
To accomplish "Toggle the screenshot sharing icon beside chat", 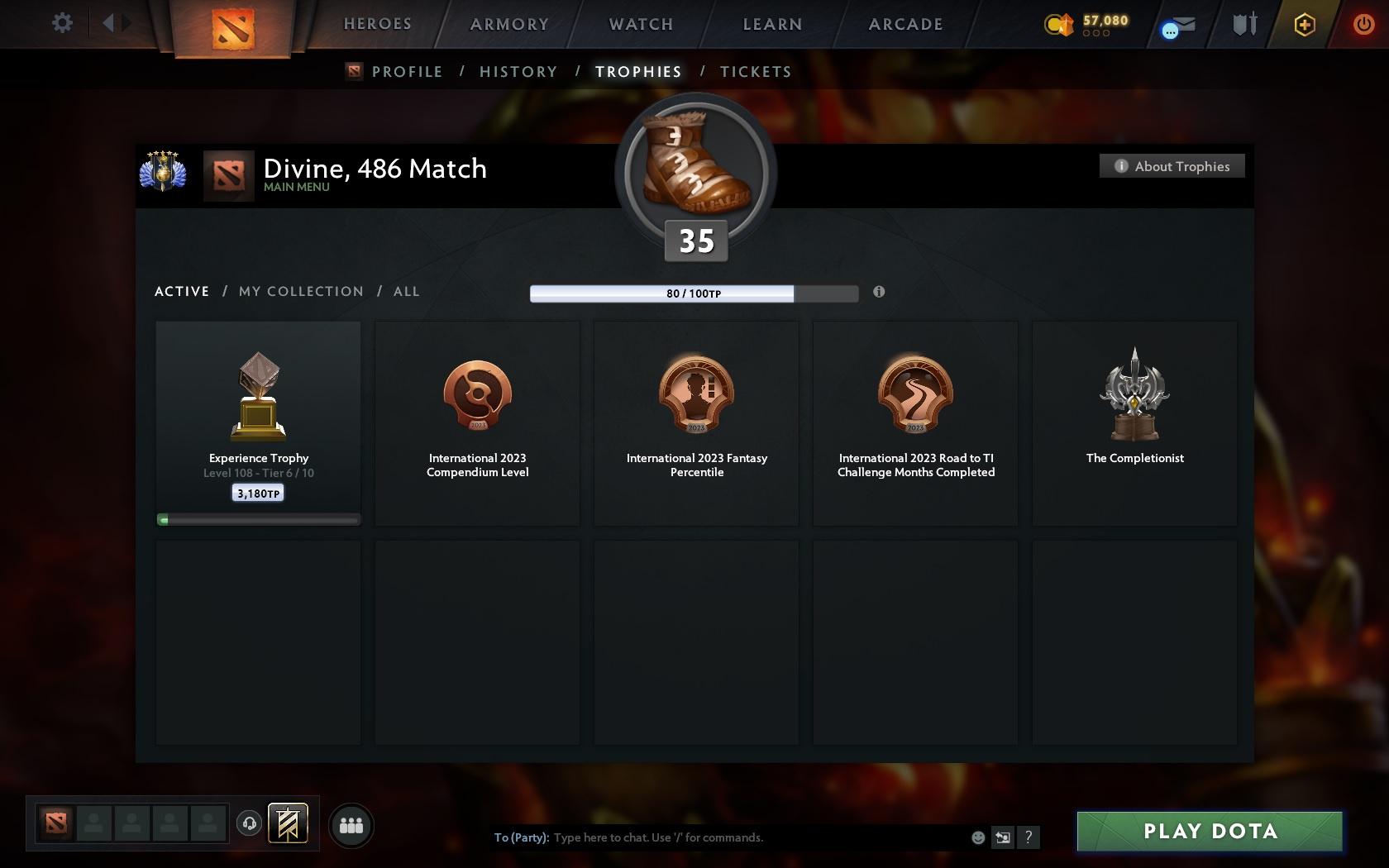I will 1003,837.
